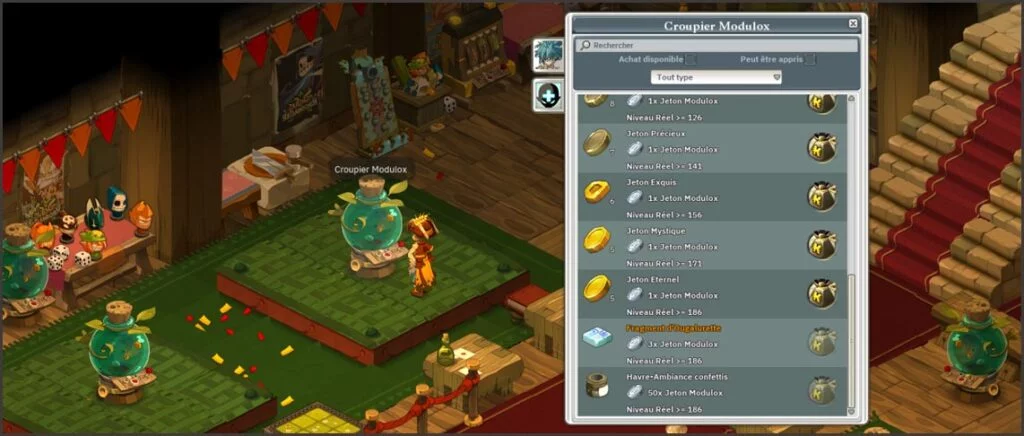1024x436 pixels.
Task: Click the Jeton Précieux coin icon
Action: (x=597, y=142)
